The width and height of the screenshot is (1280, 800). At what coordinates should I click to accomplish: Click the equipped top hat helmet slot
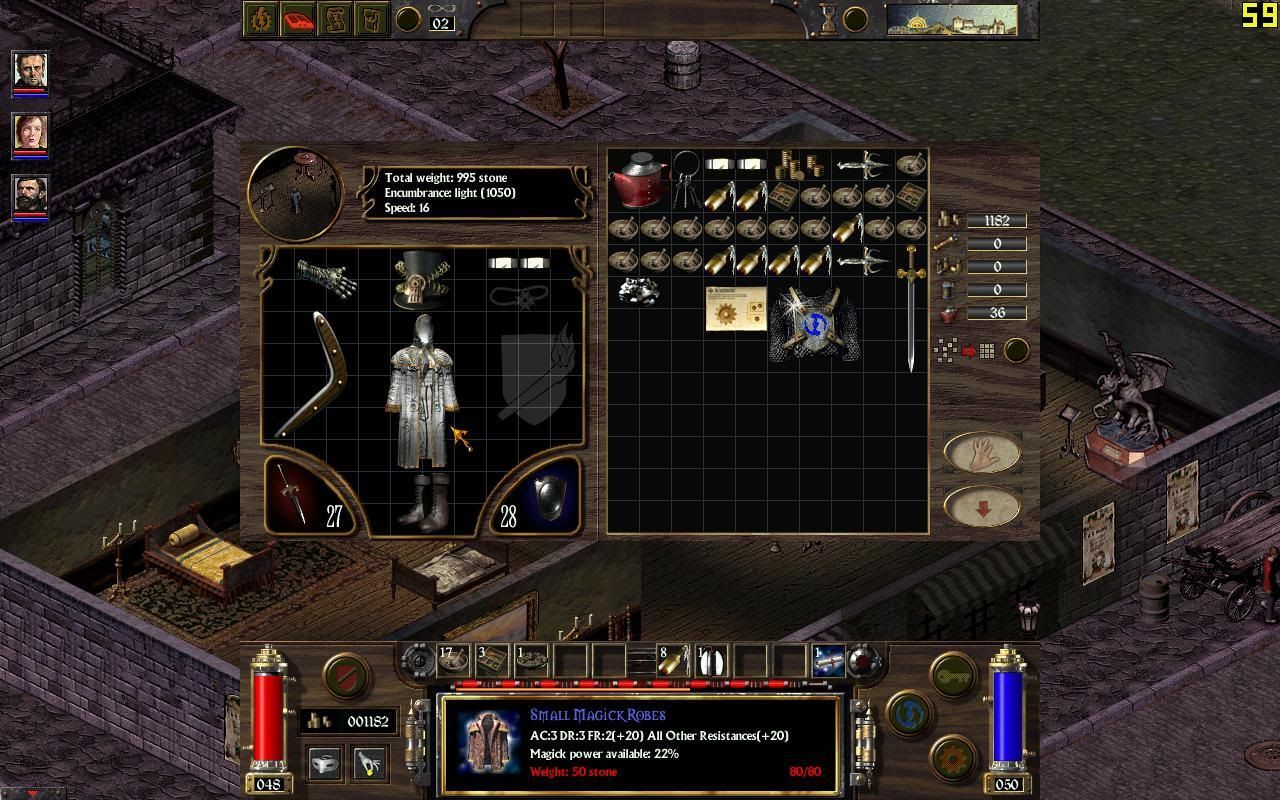tap(421, 280)
